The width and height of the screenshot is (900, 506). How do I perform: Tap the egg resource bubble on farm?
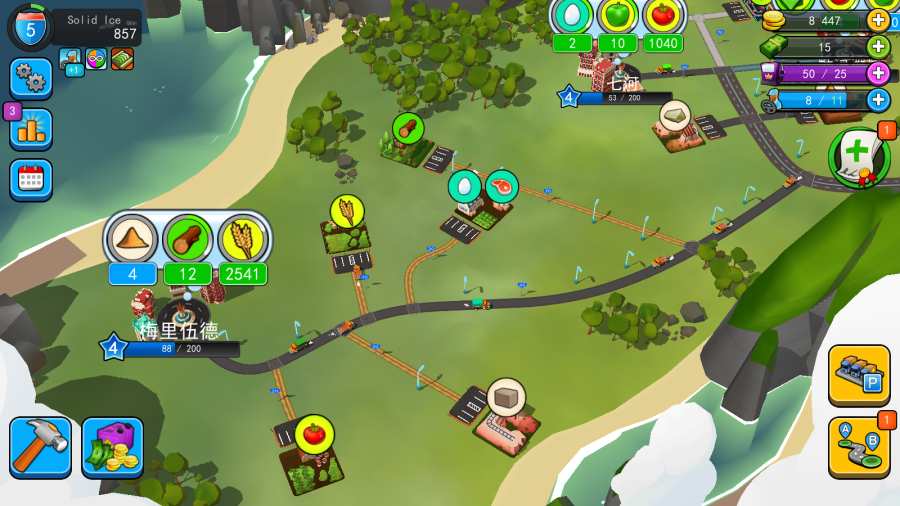coord(464,186)
